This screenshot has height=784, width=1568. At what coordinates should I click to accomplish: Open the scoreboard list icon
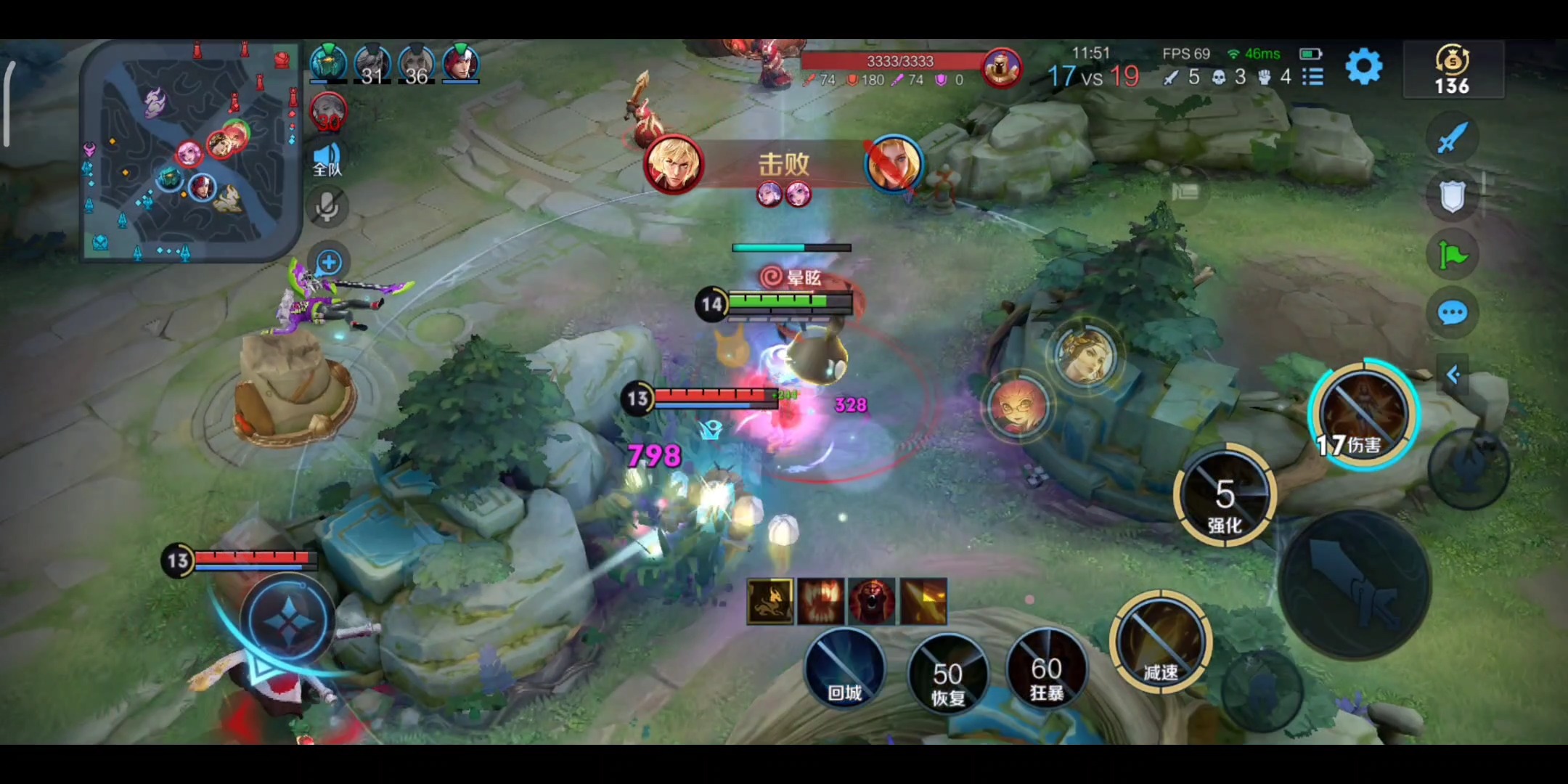tap(1312, 76)
